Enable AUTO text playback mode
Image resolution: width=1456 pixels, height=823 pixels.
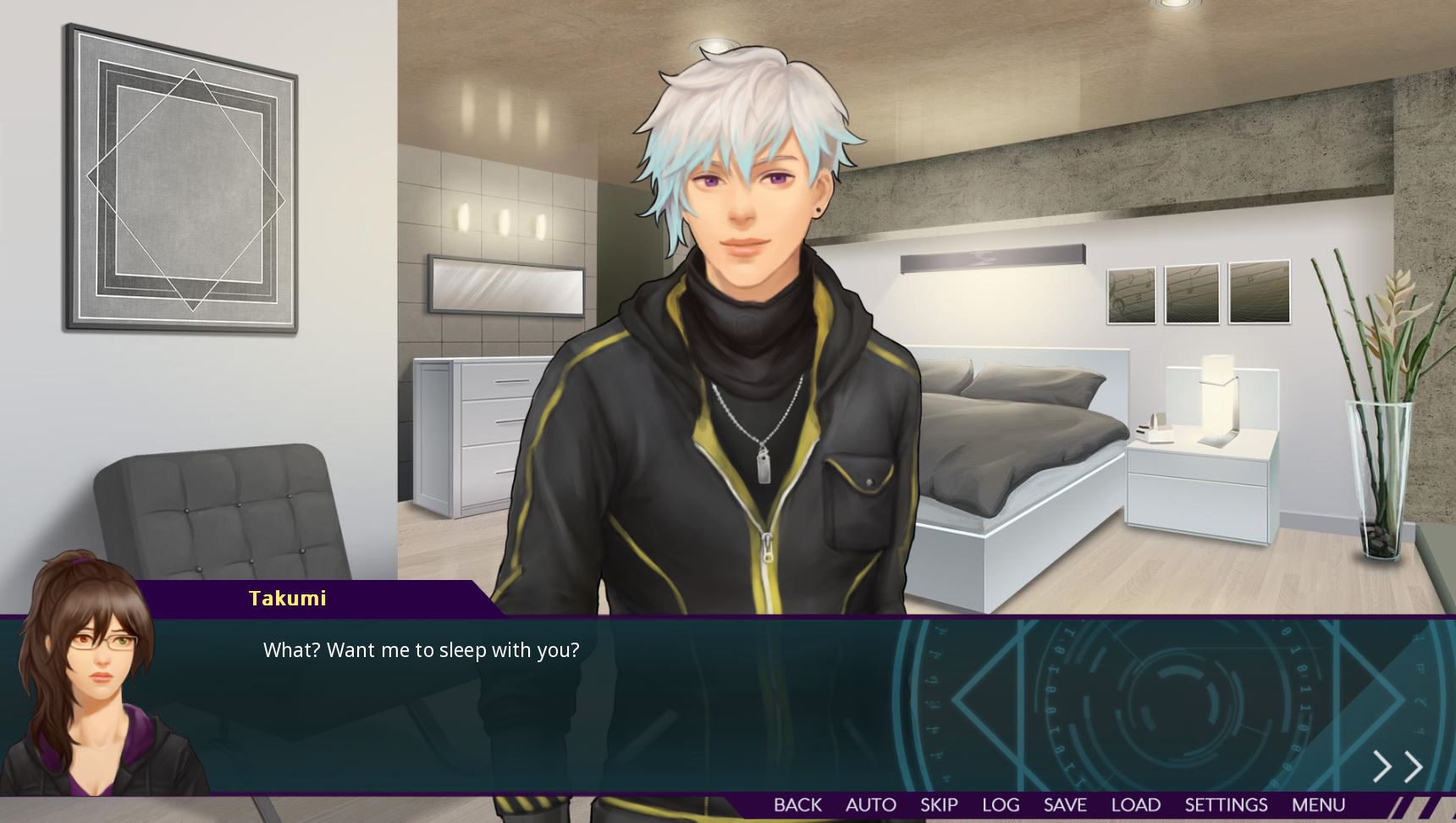click(870, 804)
